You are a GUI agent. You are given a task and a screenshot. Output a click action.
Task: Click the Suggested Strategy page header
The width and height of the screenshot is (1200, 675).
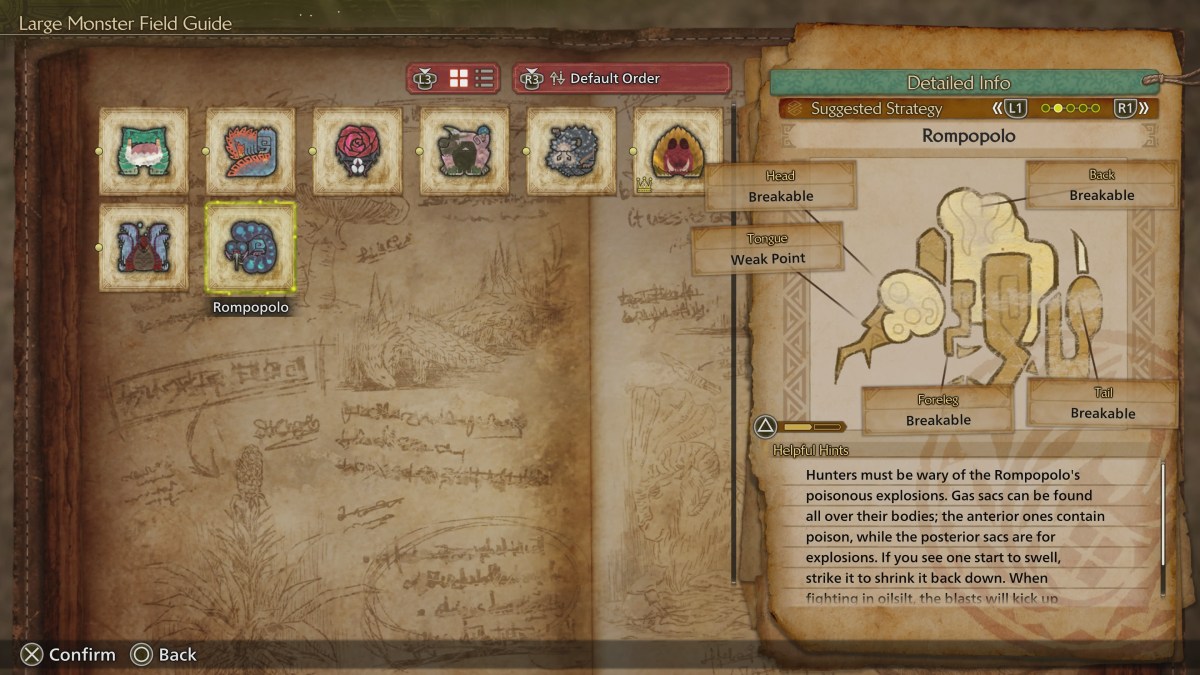876,108
